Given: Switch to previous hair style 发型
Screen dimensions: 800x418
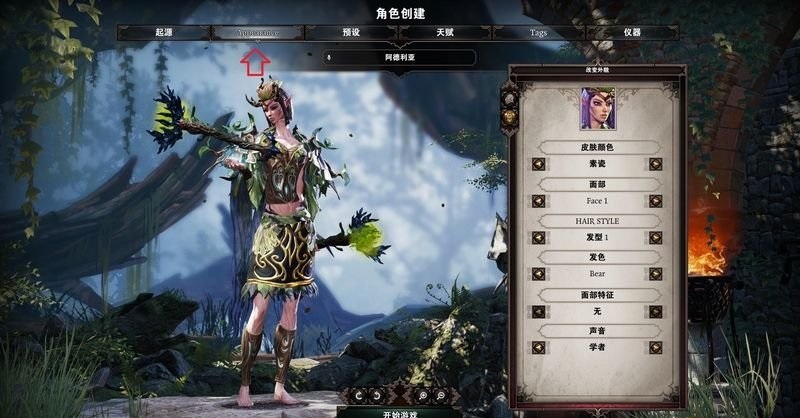Looking at the screenshot, I should (538, 238).
